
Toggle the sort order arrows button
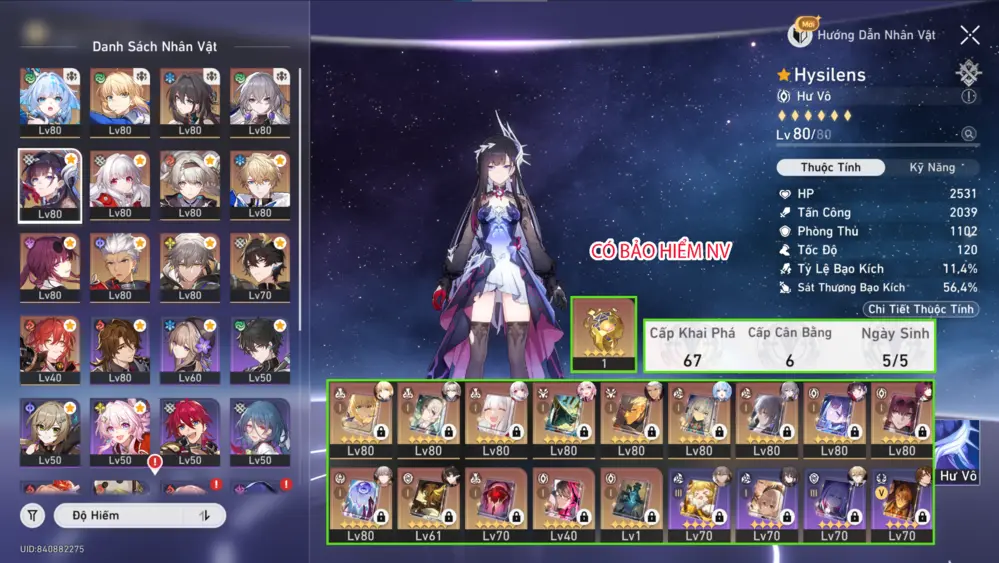(205, 515)
